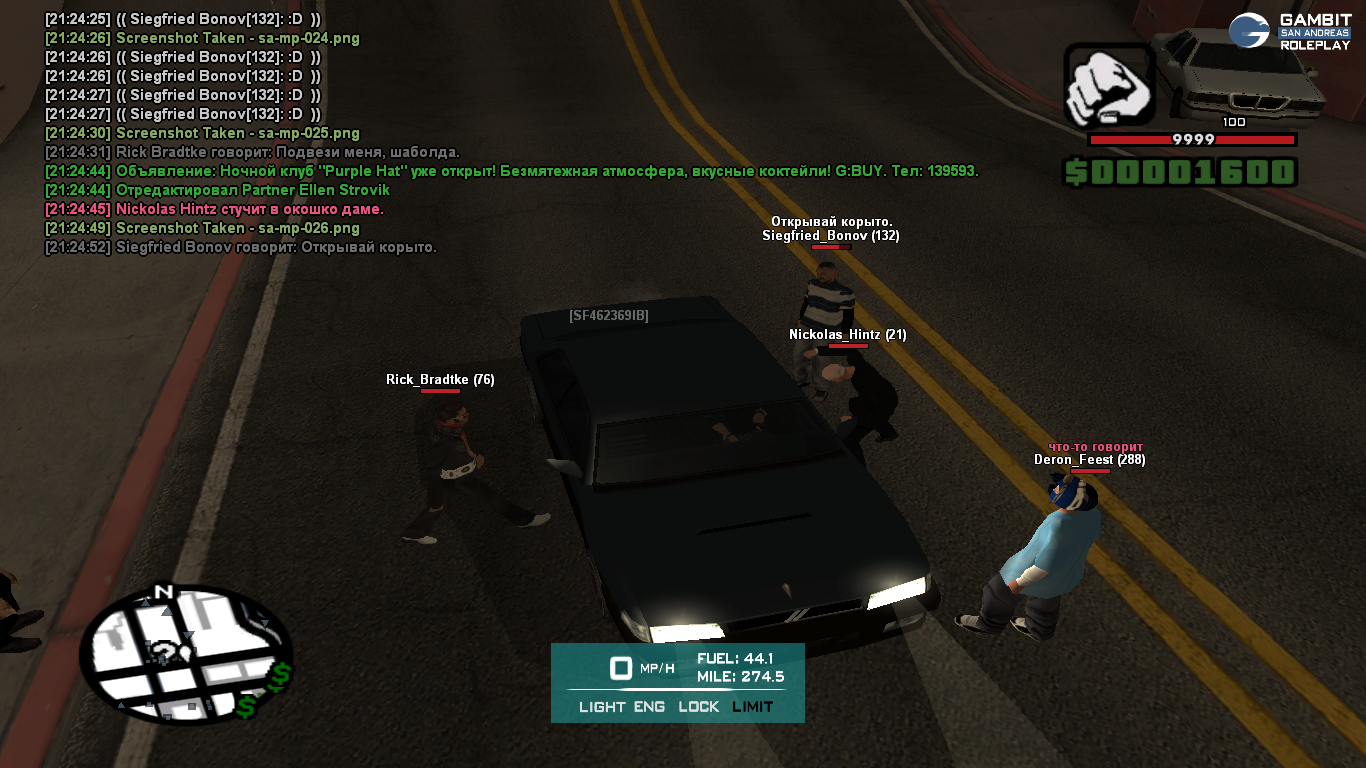This screenshot has width=1366, height=768.
Task: Toggle the ENG engine indicator
Action: [650, 707]
